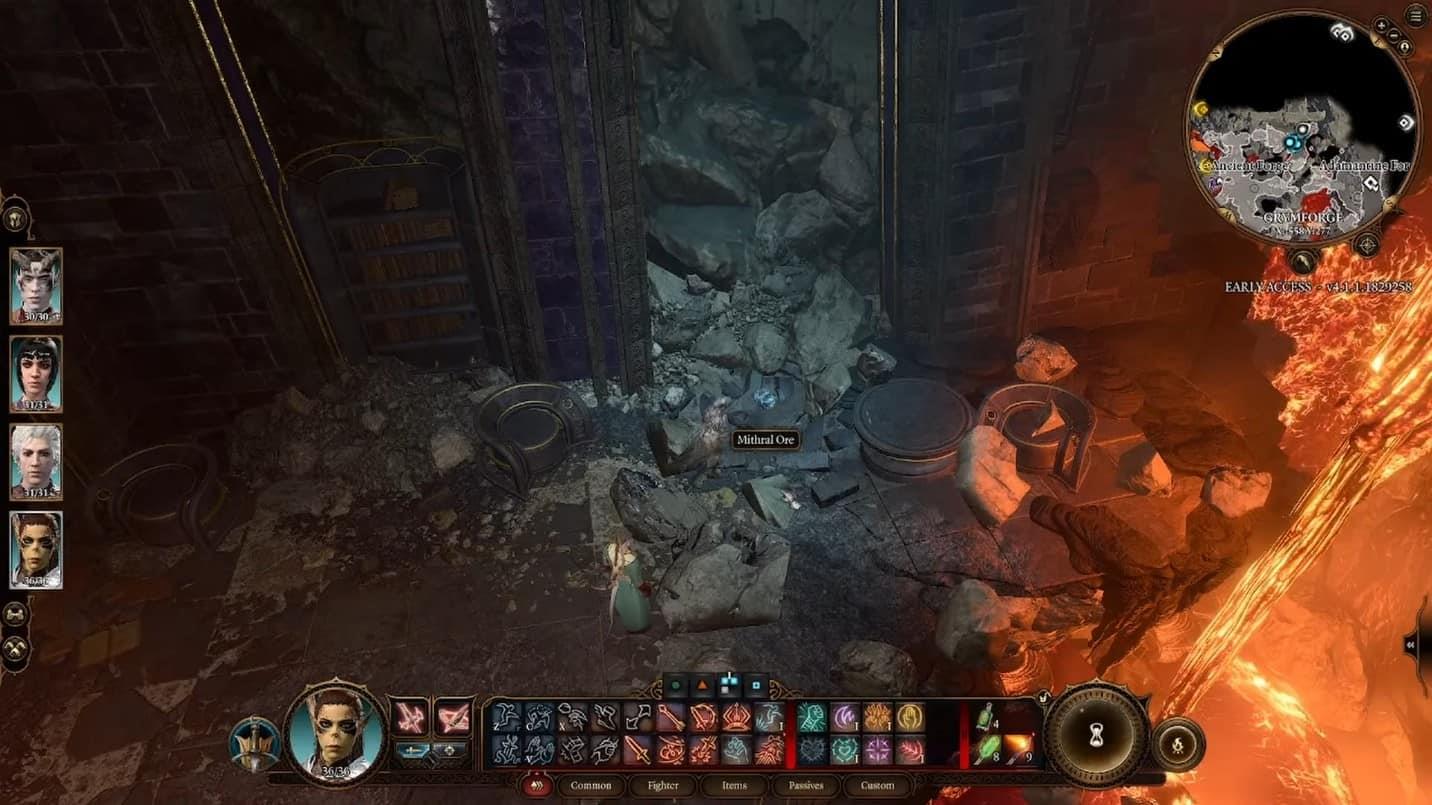
Task: Select the black-haired companion portrait
Action: 36,373
